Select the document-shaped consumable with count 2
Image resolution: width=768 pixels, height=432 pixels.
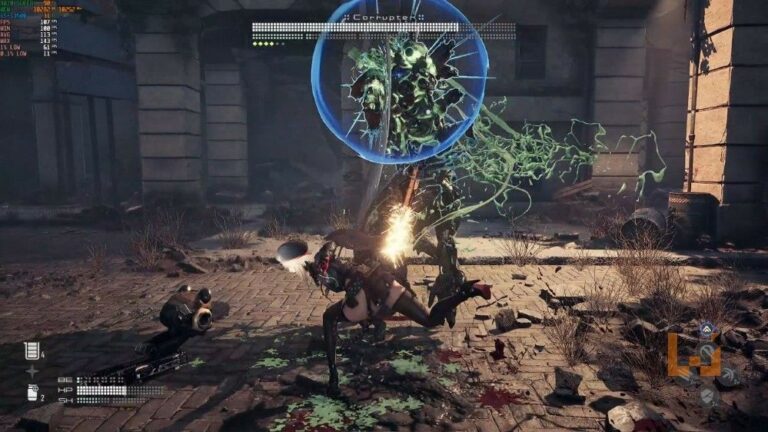32,393
